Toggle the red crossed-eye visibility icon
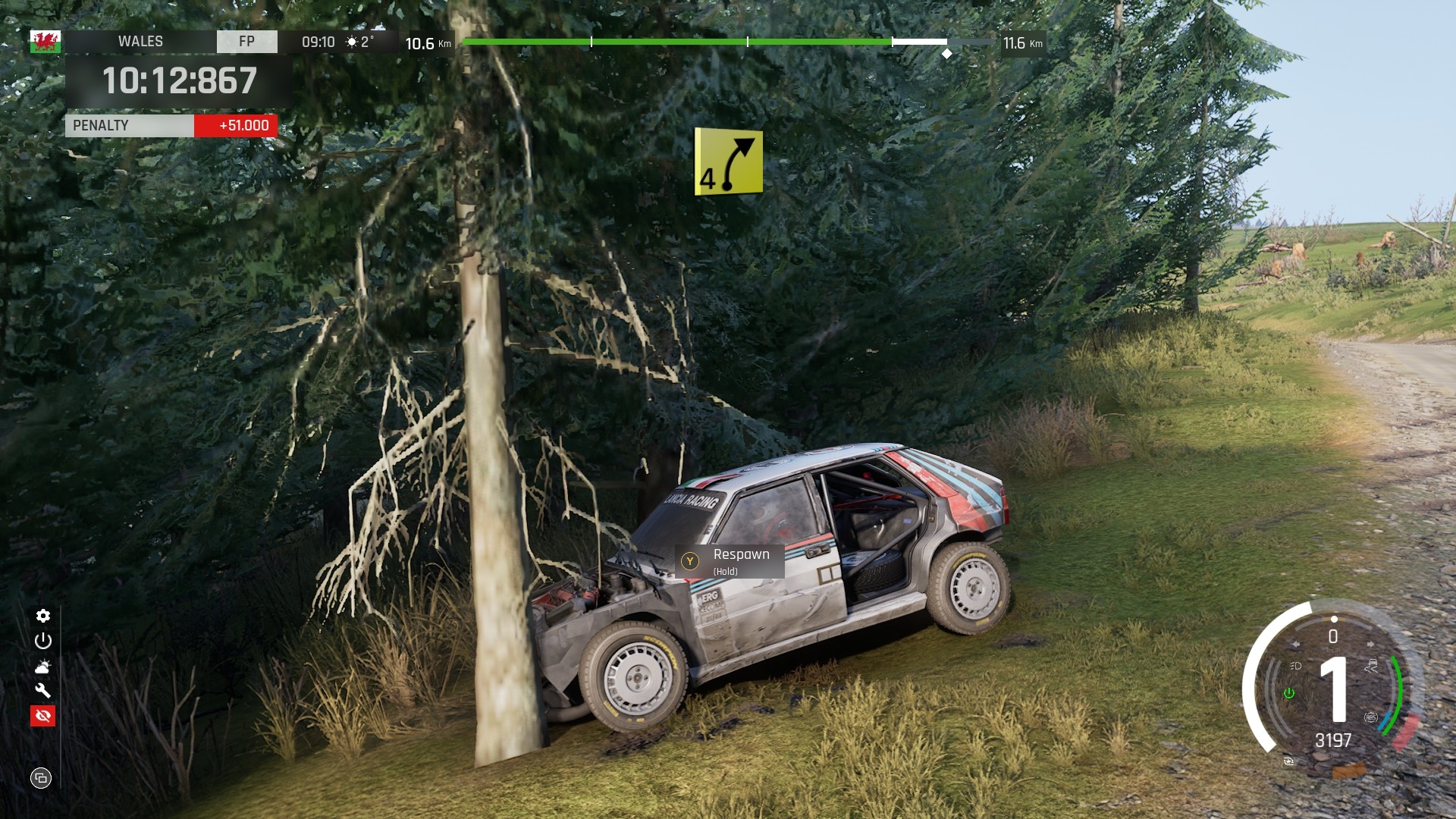Screen dimensions: 1456x819 (x=43, y=716)
